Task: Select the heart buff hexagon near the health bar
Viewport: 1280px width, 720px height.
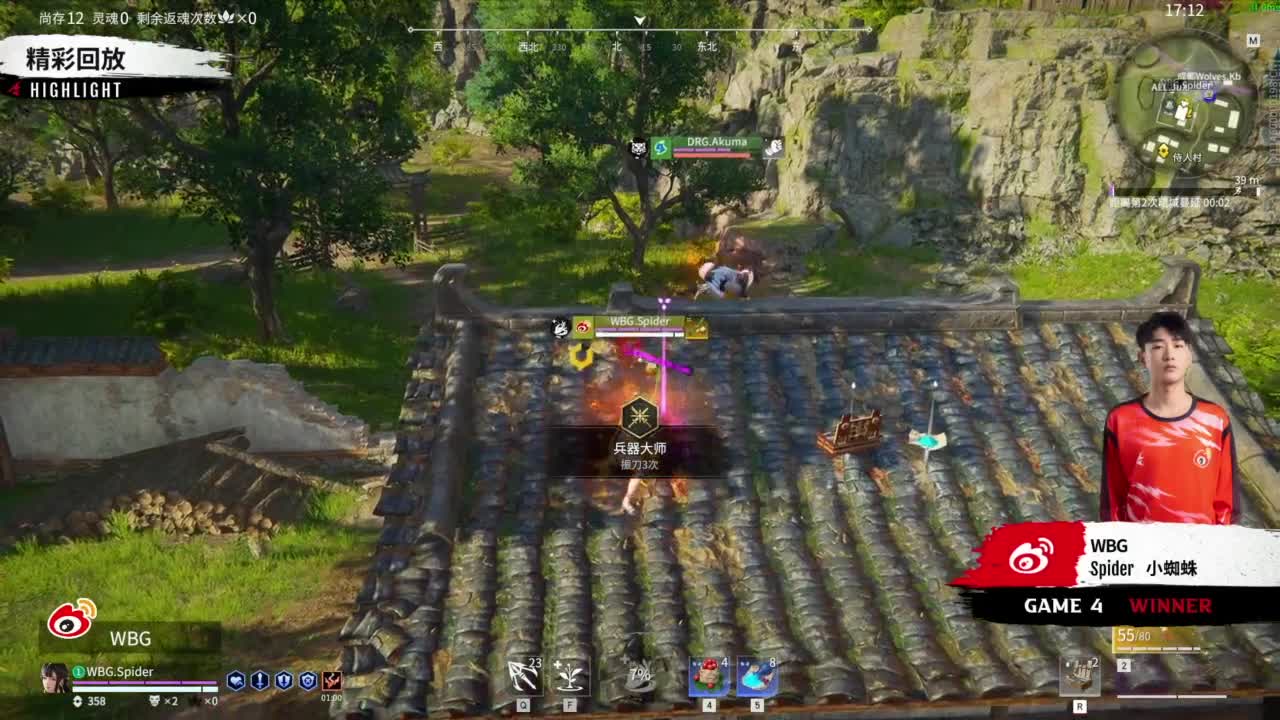Action: tap(236, 680)
